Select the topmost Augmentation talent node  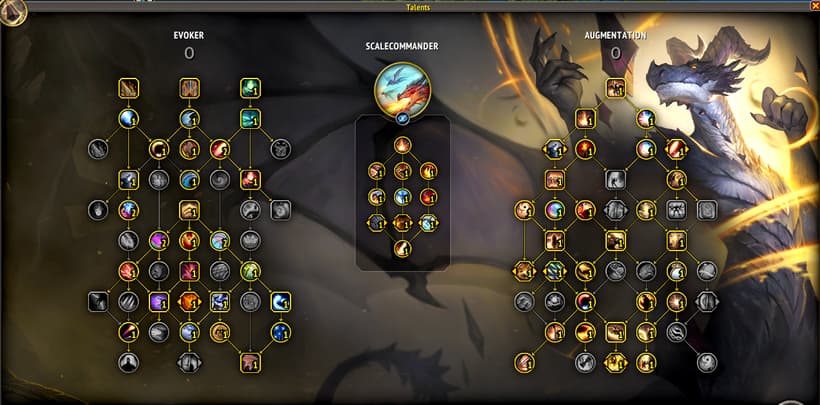615,88
